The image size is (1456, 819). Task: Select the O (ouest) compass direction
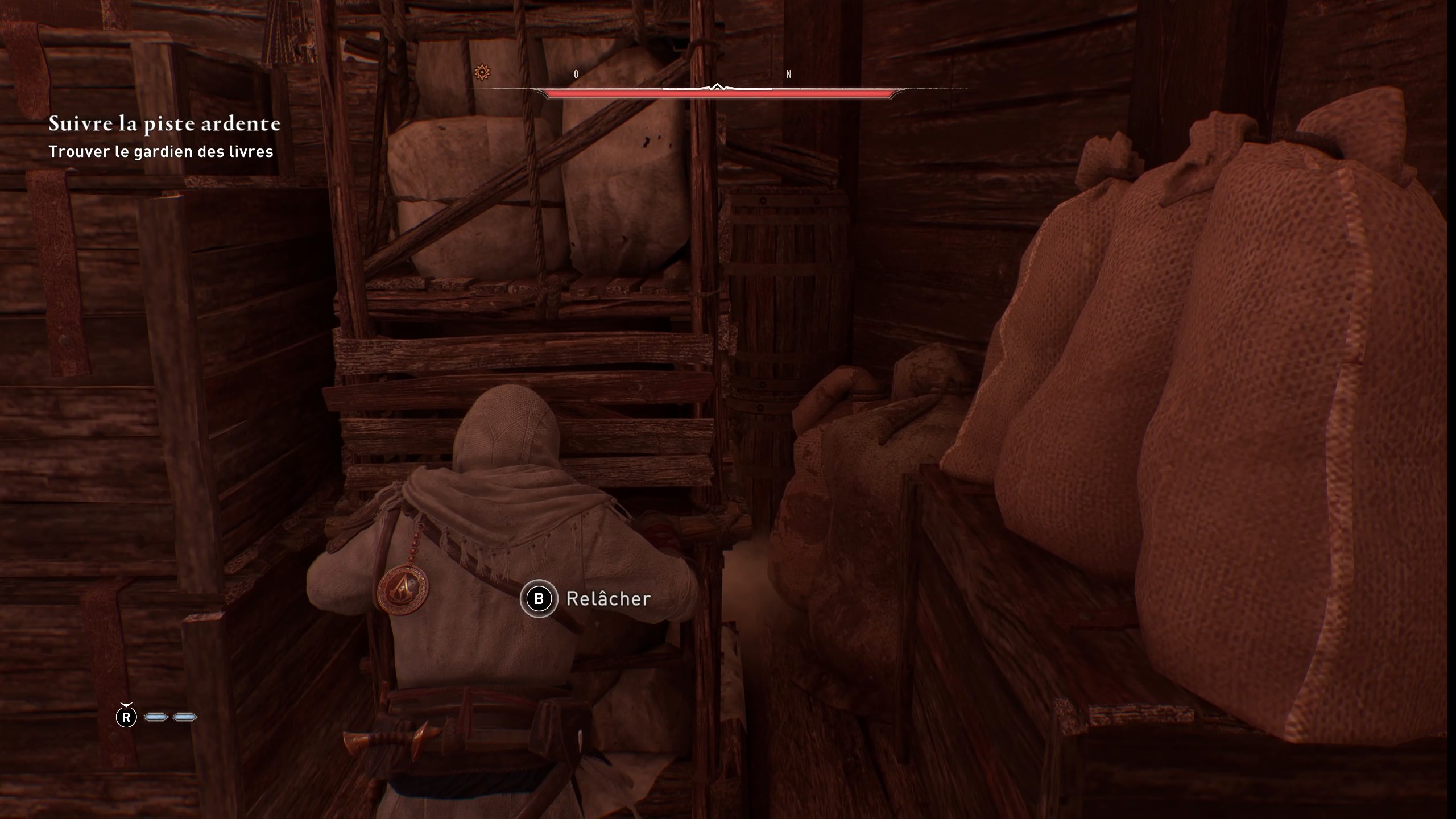576,73
